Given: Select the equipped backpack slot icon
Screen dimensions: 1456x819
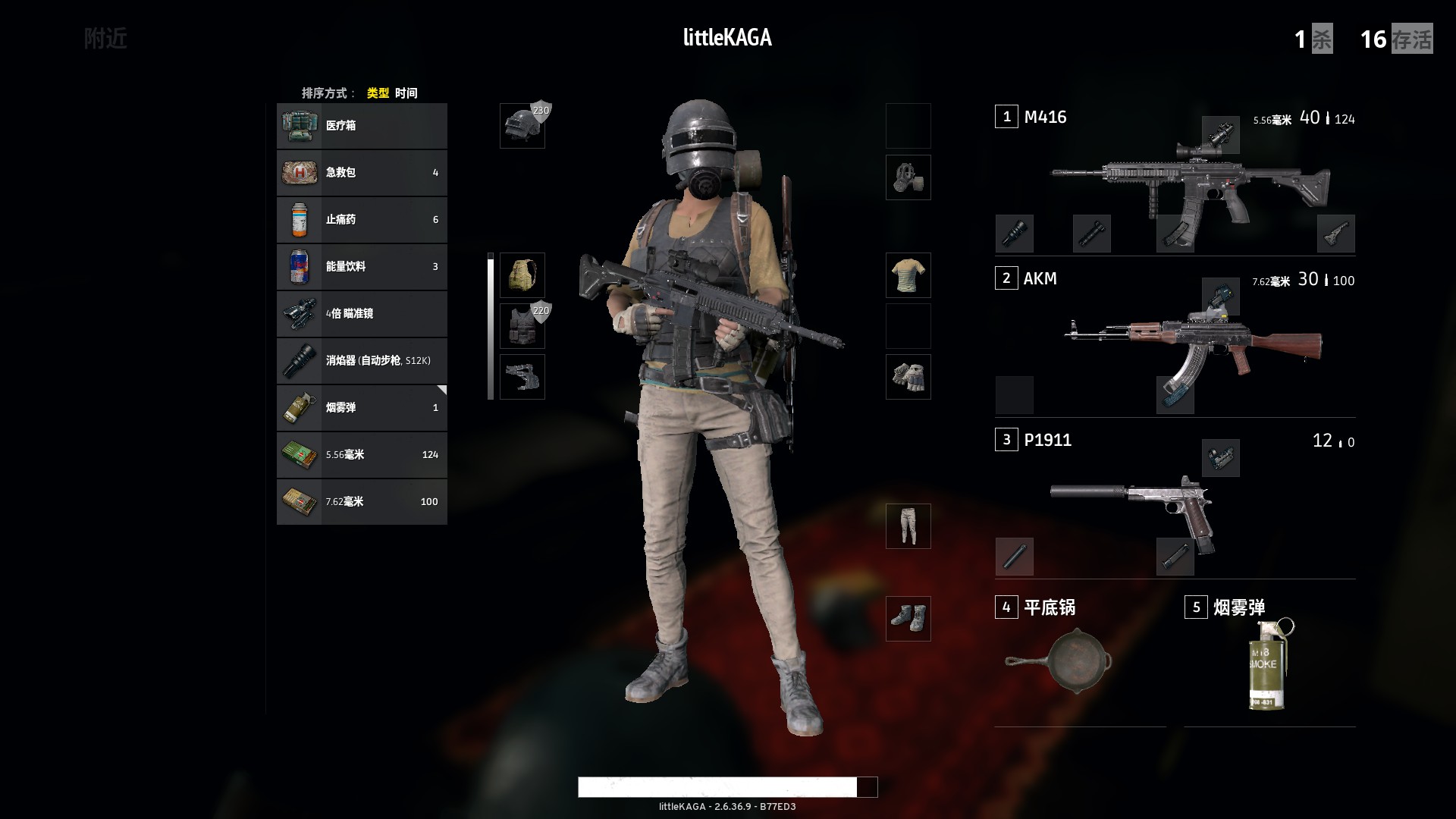Looking at the screenshot, I should [522, 276].
